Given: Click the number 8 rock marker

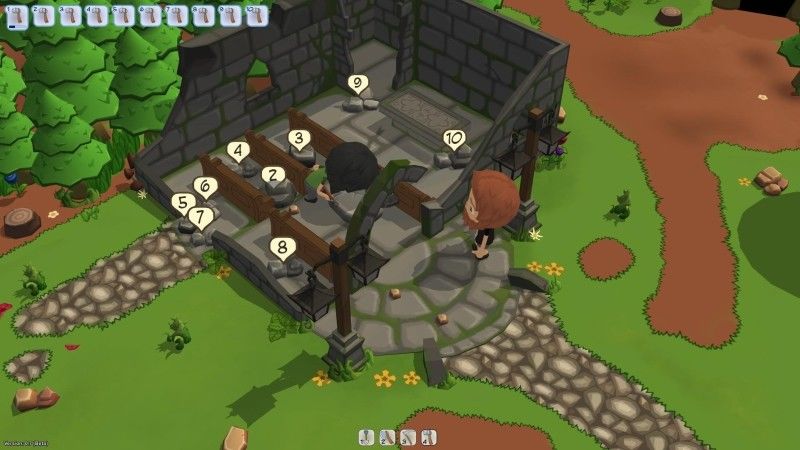Looking at the screenshot, I should click(283, 246).
